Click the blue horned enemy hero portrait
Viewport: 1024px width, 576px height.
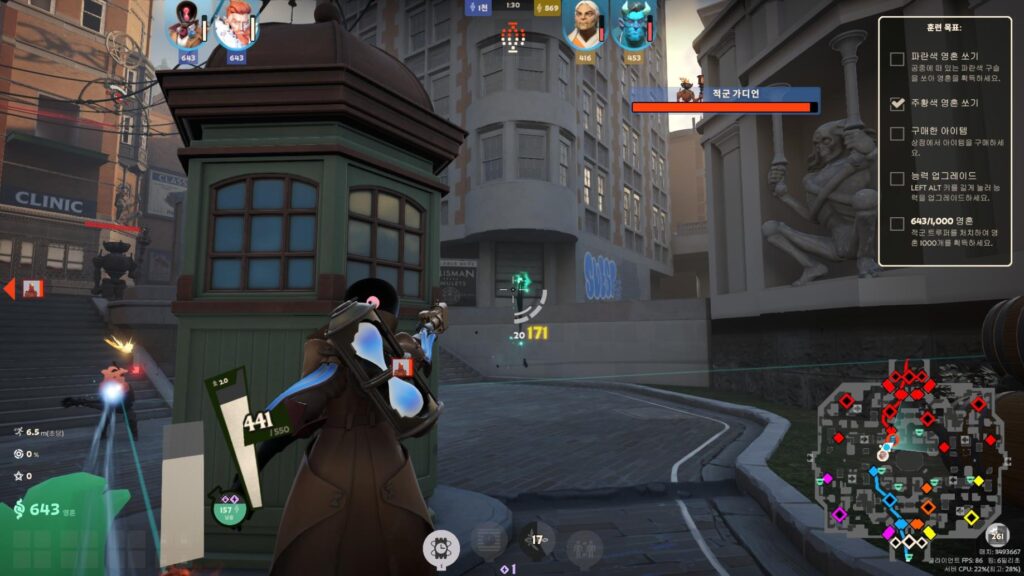(633, 25)
